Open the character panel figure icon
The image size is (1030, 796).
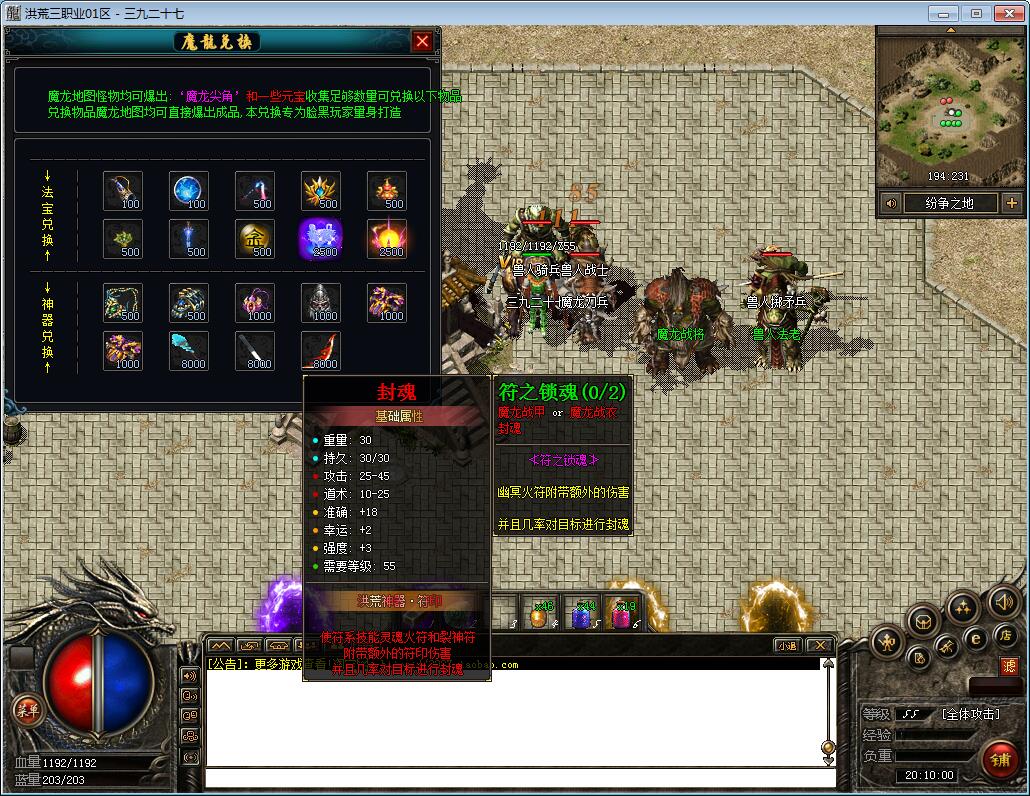(x=887, y=641)
